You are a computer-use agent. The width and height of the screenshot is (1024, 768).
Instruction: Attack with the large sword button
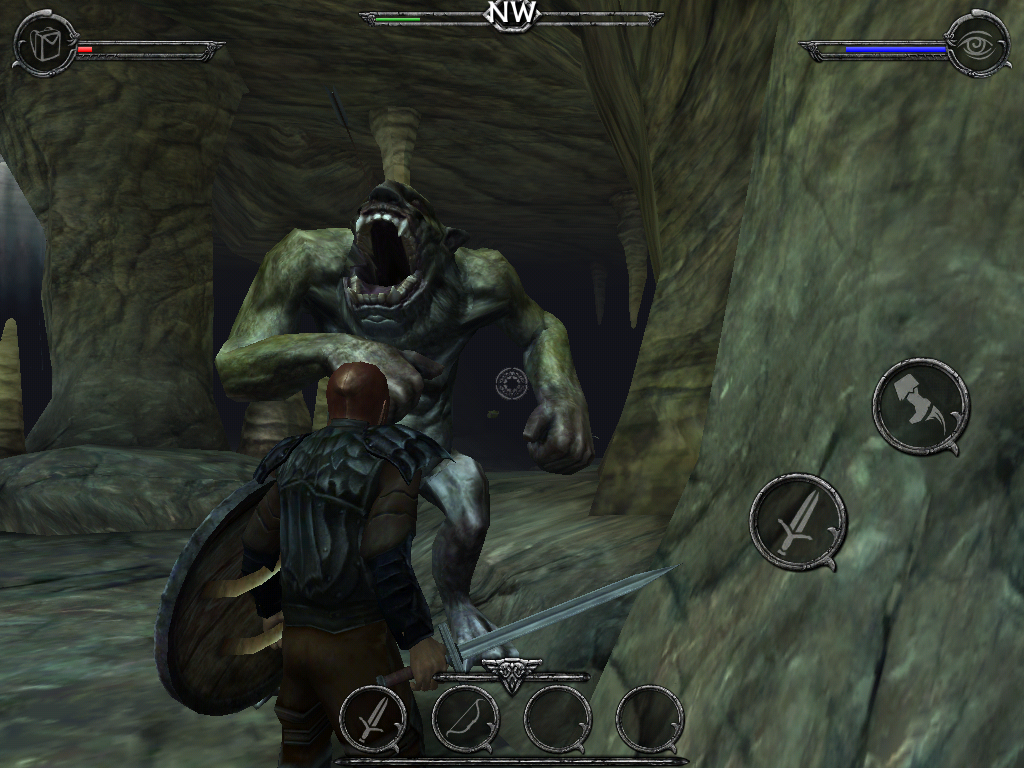(x=798, y=522)
